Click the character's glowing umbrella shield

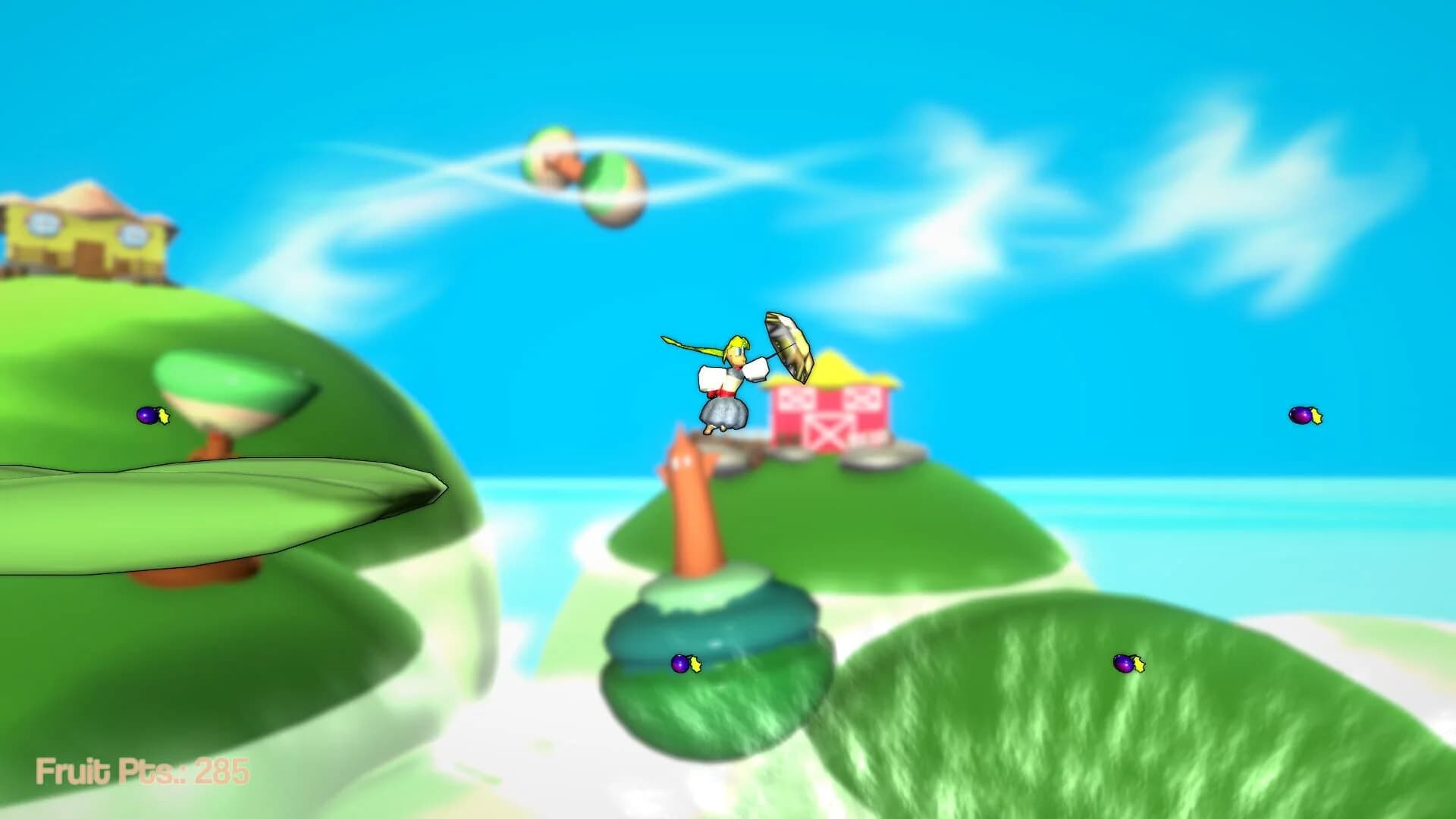(x=789, y=349)
